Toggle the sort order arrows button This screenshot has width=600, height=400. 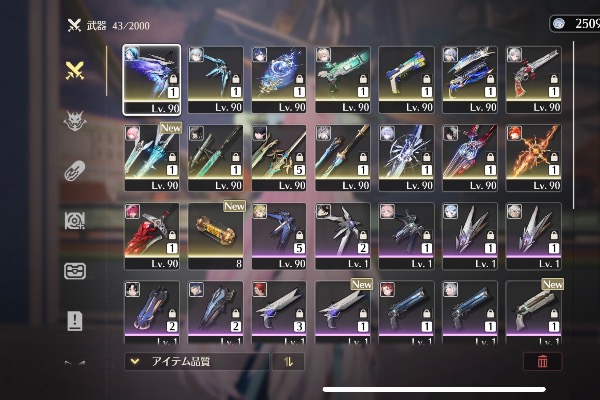(288, 362)
